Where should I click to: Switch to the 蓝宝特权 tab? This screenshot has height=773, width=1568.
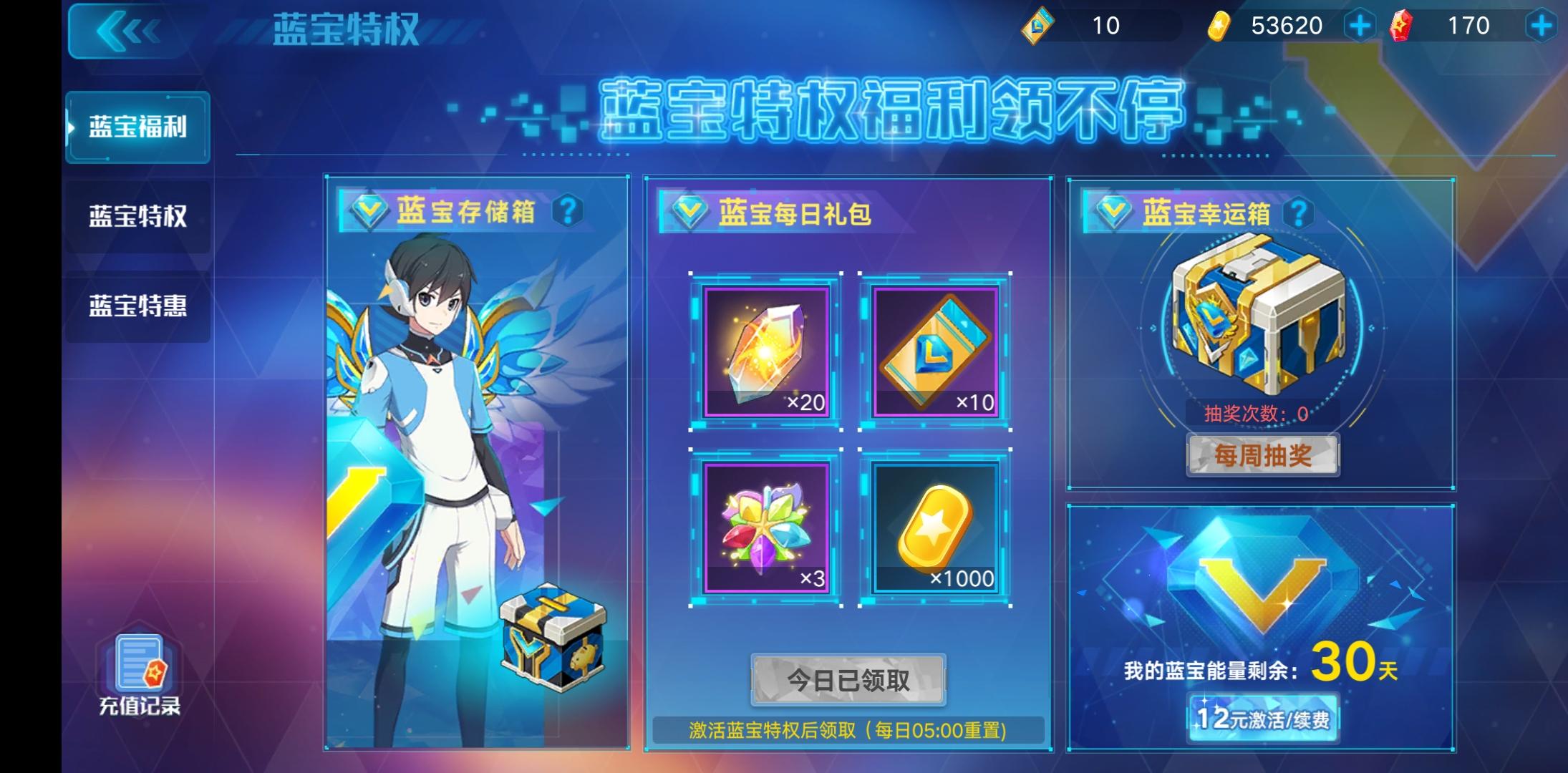tap(137, 218)
